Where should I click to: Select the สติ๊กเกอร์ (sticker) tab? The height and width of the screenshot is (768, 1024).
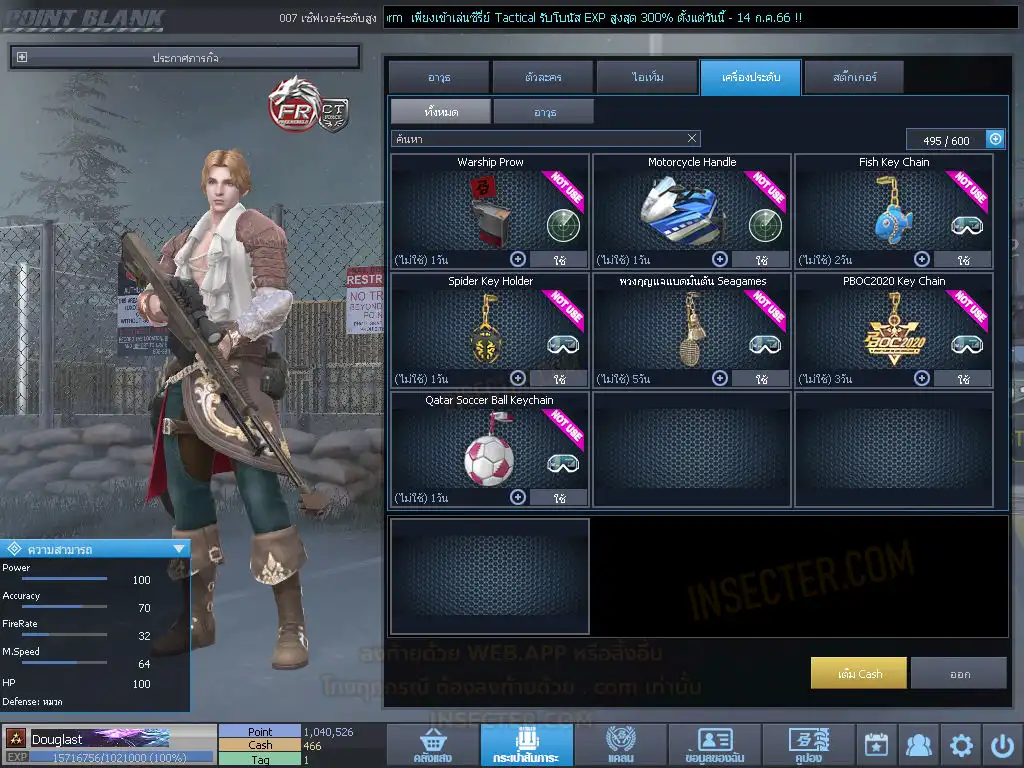point(853,77)
